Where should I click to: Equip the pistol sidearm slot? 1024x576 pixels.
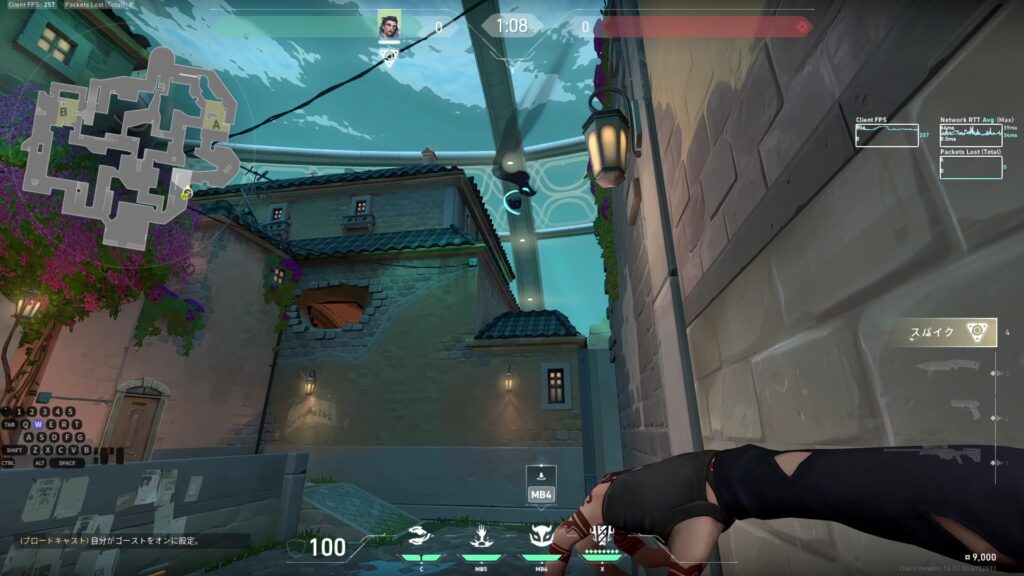point(965,409)
